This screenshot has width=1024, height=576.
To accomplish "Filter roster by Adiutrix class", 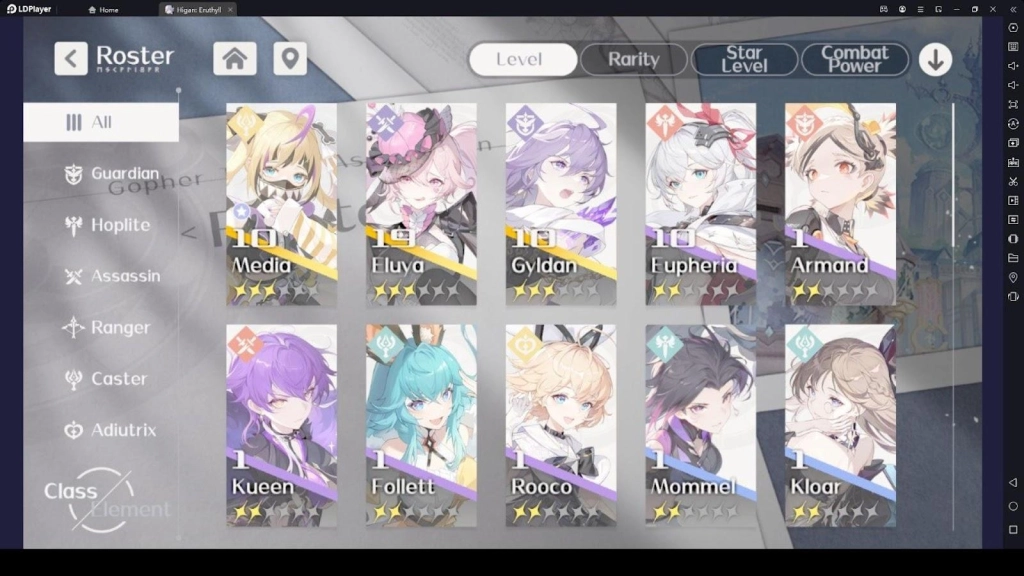I will [111, 430].
